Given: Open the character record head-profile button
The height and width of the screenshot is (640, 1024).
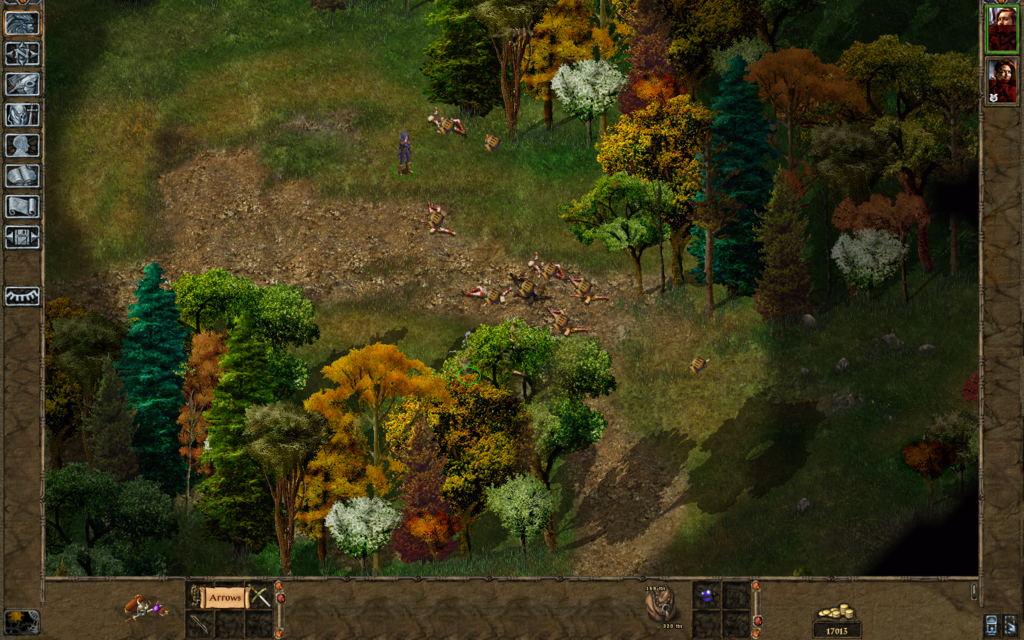Looking at the screenshot, I should pos(22,145).
